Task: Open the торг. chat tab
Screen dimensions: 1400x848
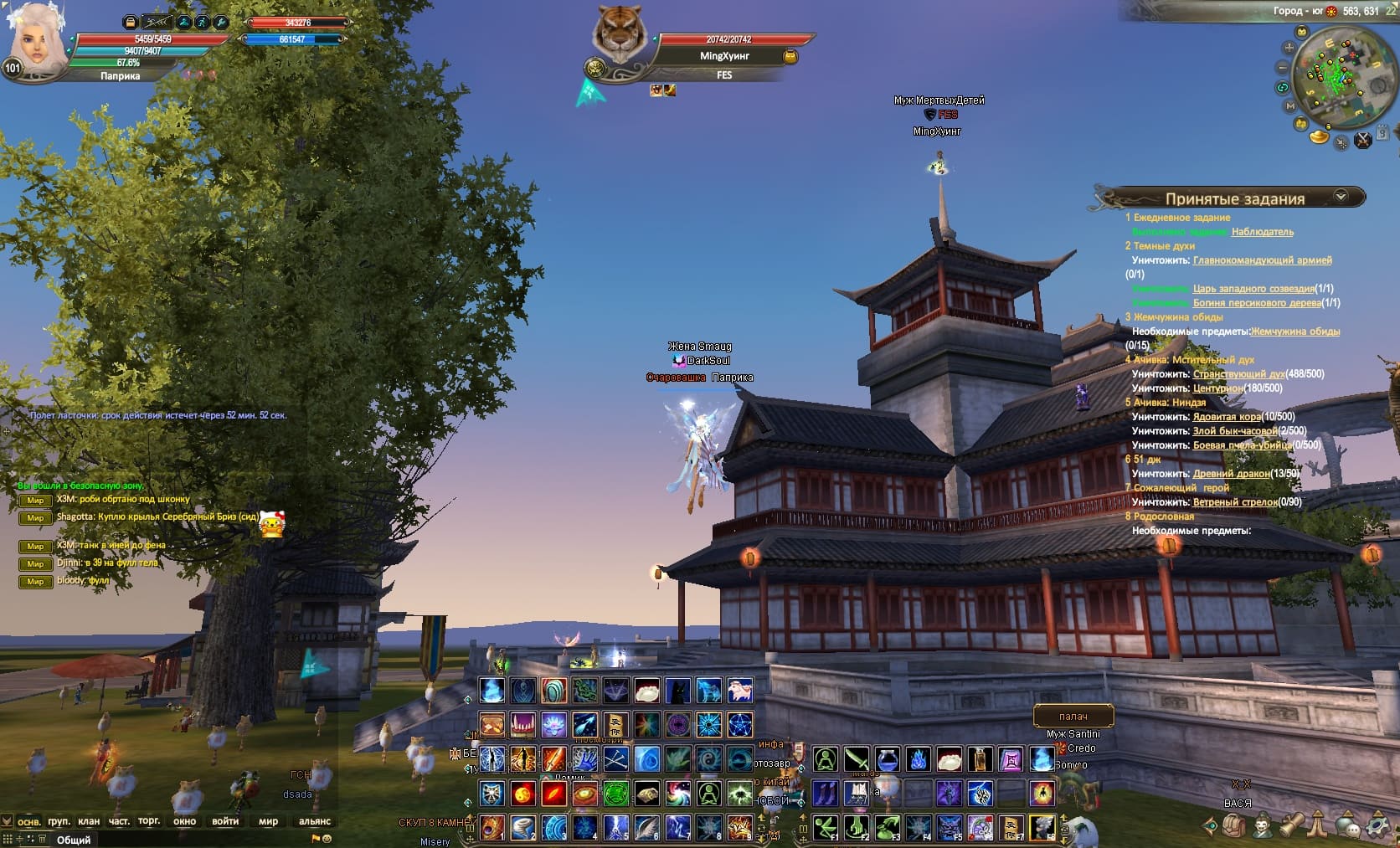Action: point(149,821)
